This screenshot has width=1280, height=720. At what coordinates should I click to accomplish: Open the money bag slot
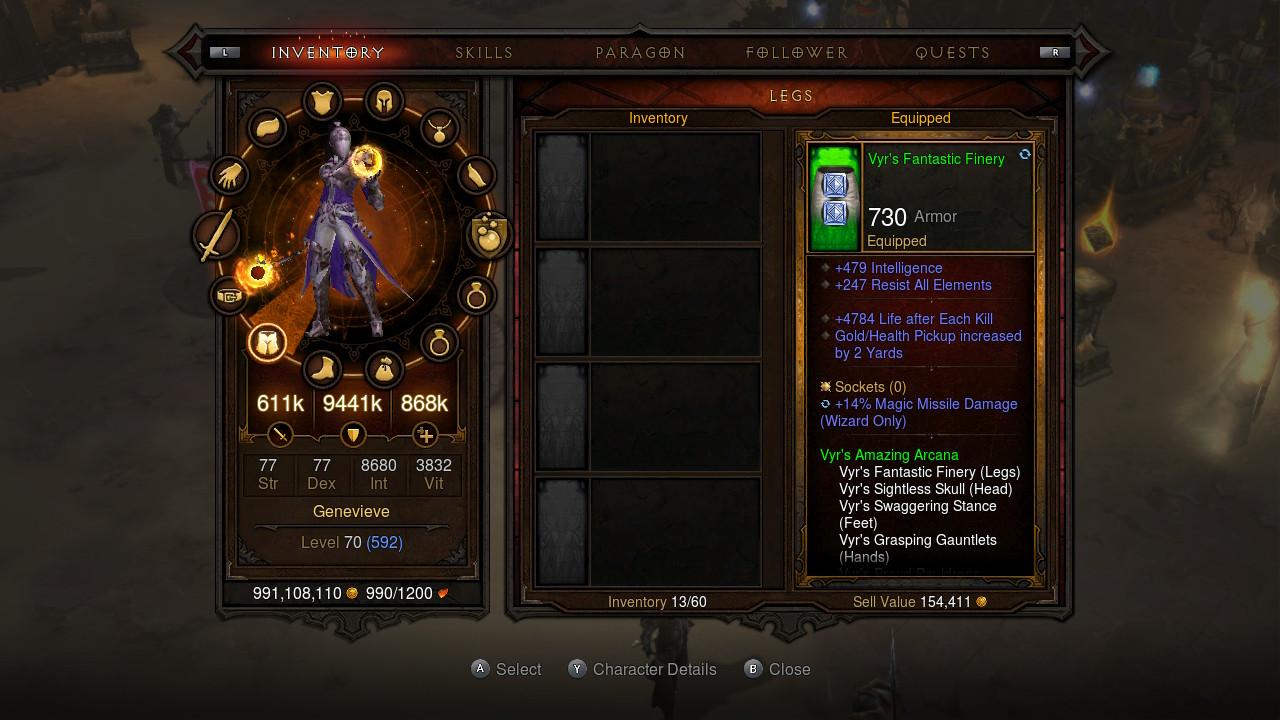tap(384, 370)
